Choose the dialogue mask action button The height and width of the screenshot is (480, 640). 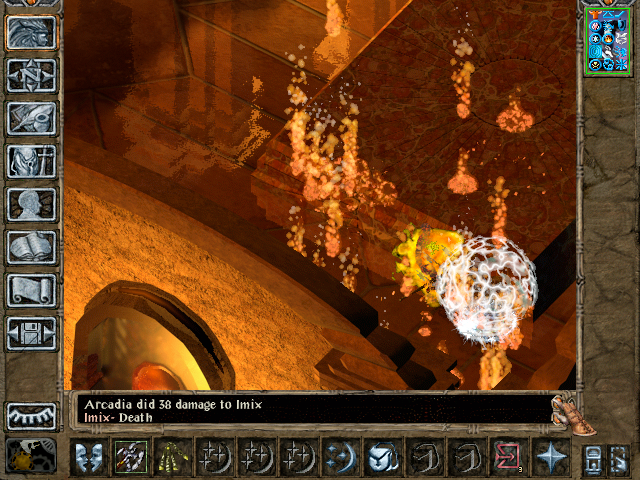(89, 457)
